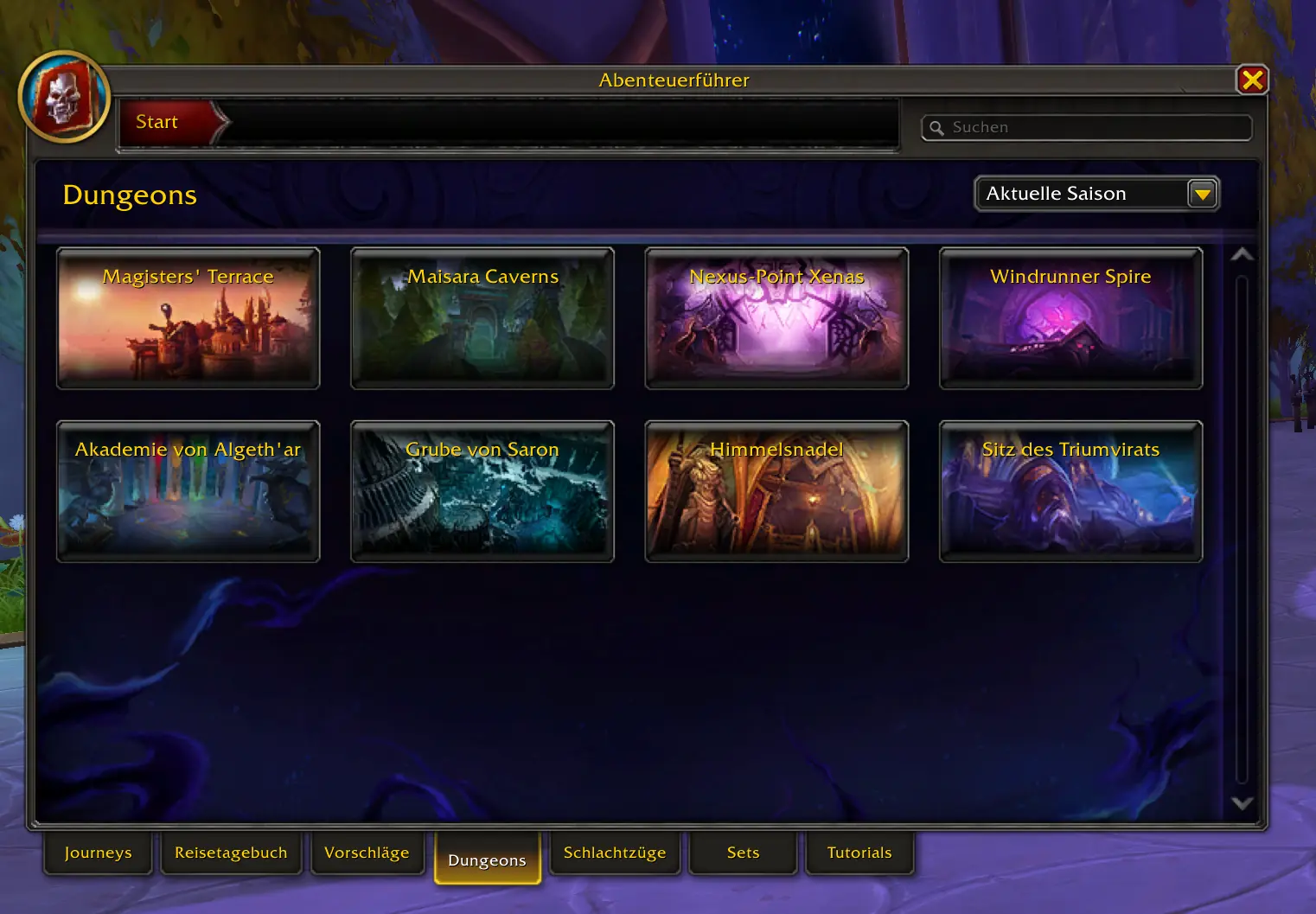The width and height of the screenshot is (1316, 914).
Task: Show the Vorschläge tab
Action: tap(367, 853)
